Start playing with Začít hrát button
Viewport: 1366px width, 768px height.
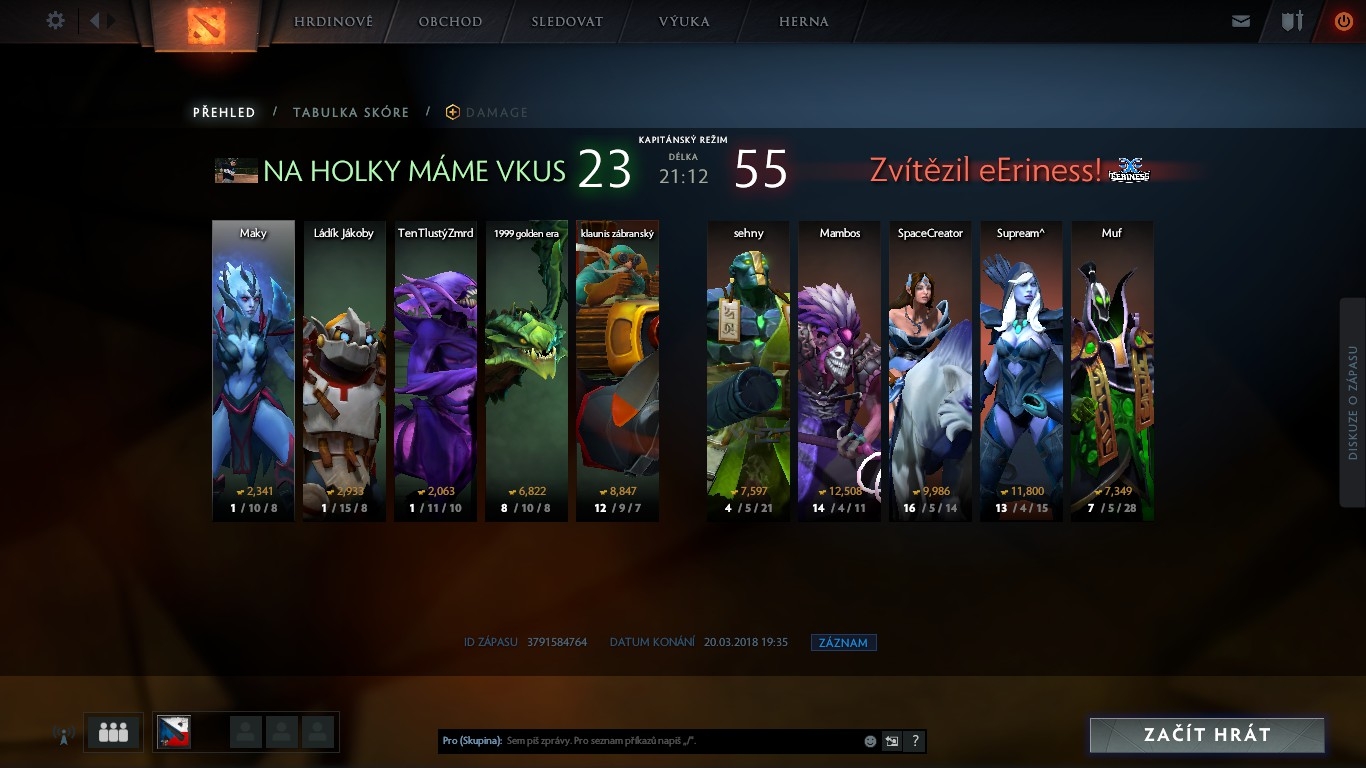1207,735
